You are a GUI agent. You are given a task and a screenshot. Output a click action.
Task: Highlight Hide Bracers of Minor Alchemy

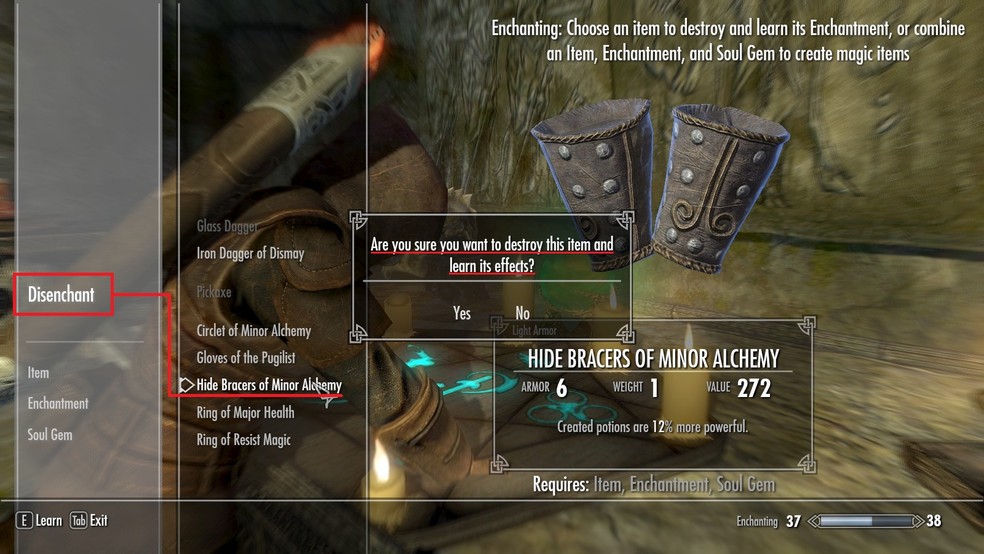(x=269, y=385)
